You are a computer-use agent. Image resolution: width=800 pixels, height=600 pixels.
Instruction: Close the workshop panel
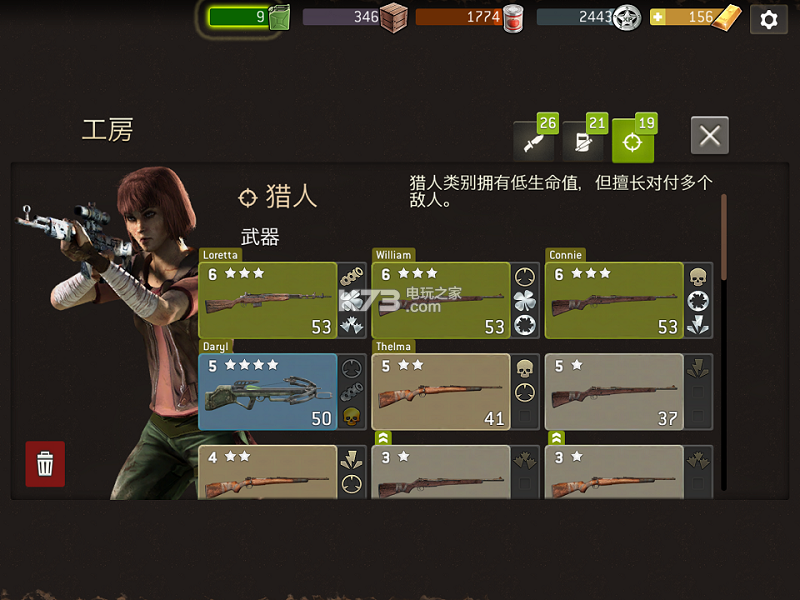pos(709,136)
